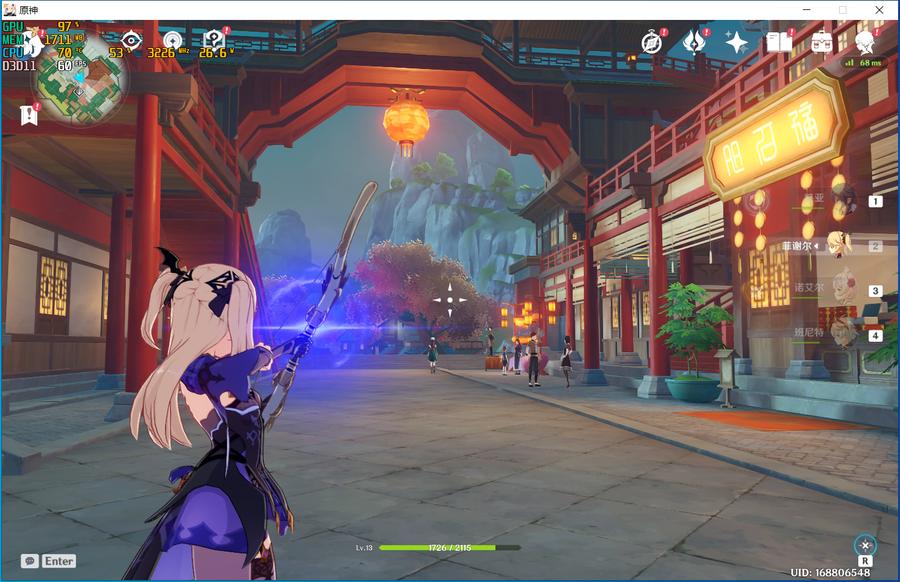The width and height of the screenshot is (900, 582).
Task: Close the game window
Action: pos(877,9)
